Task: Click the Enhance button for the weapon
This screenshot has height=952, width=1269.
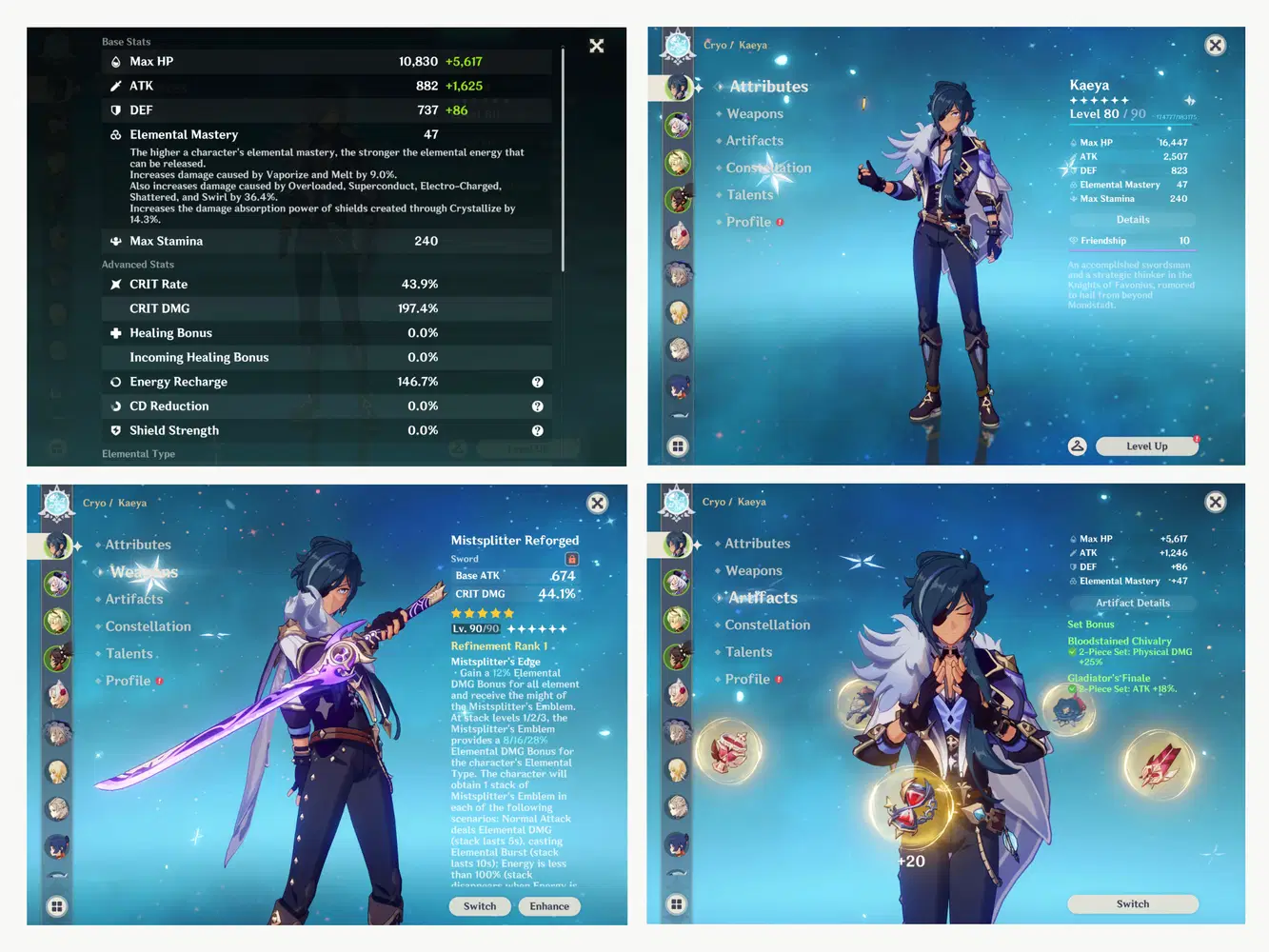Action: click(548, 905)
